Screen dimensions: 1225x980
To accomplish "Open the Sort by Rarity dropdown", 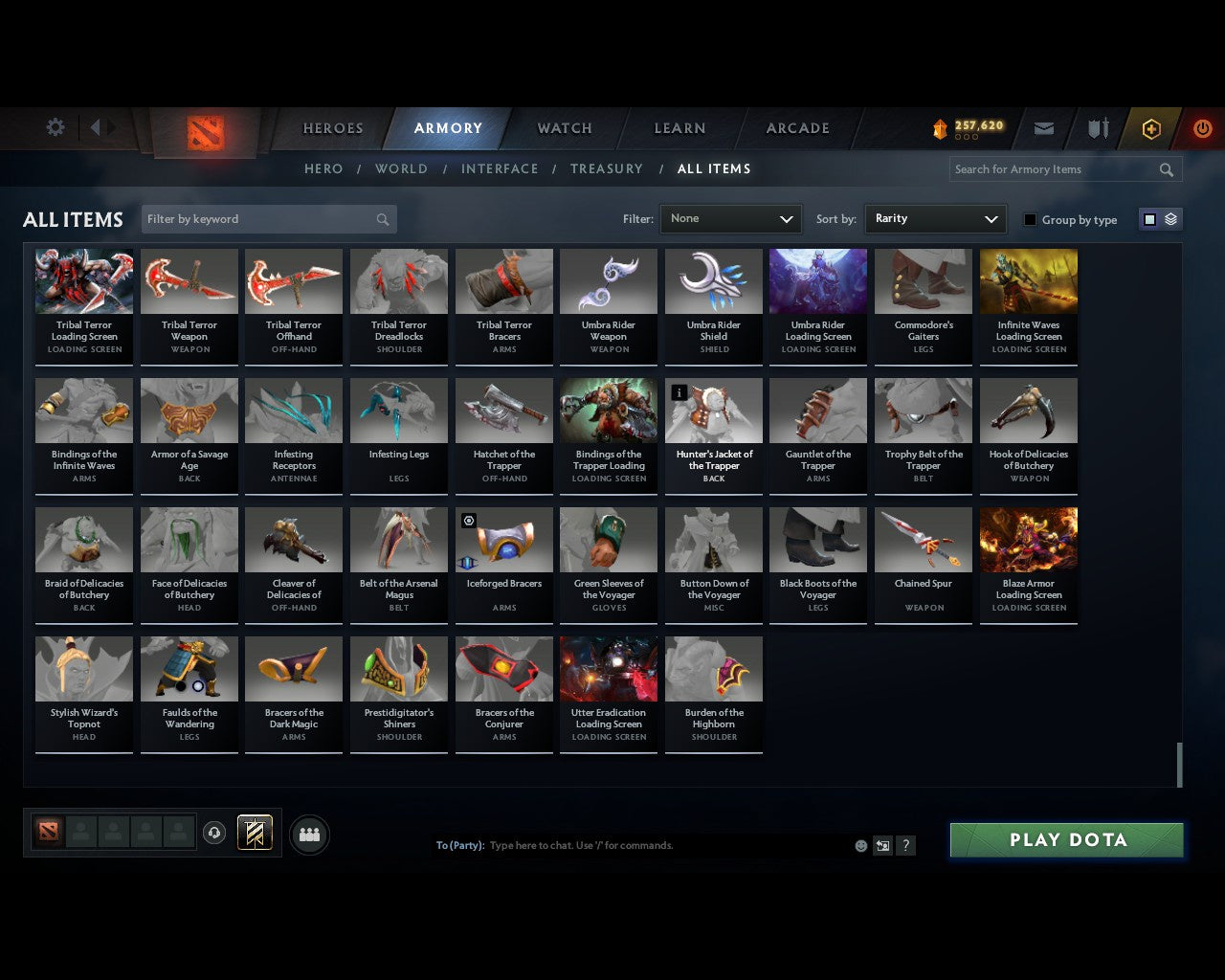I will point(935,218).
